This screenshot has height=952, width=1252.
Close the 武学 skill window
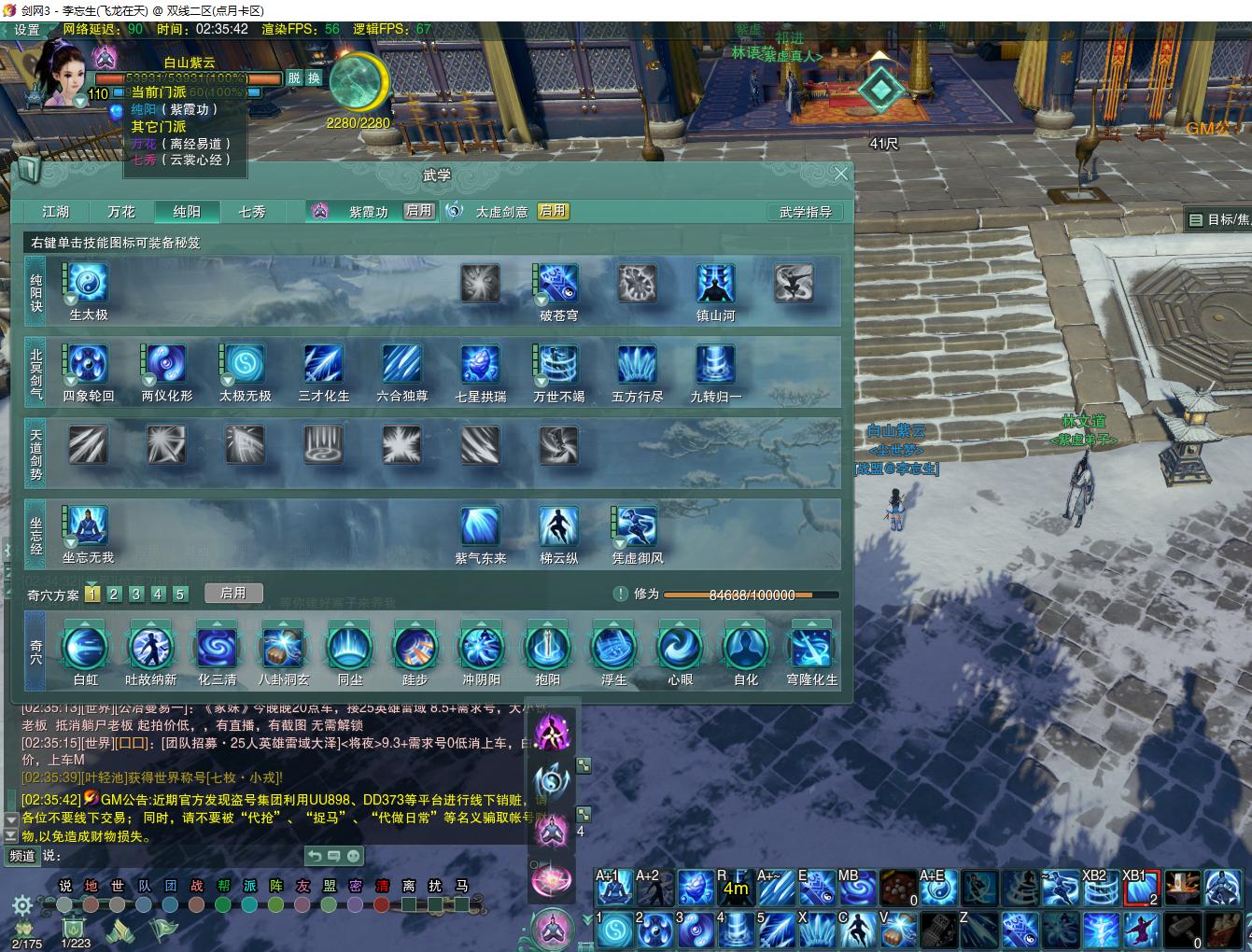point(840,174)
